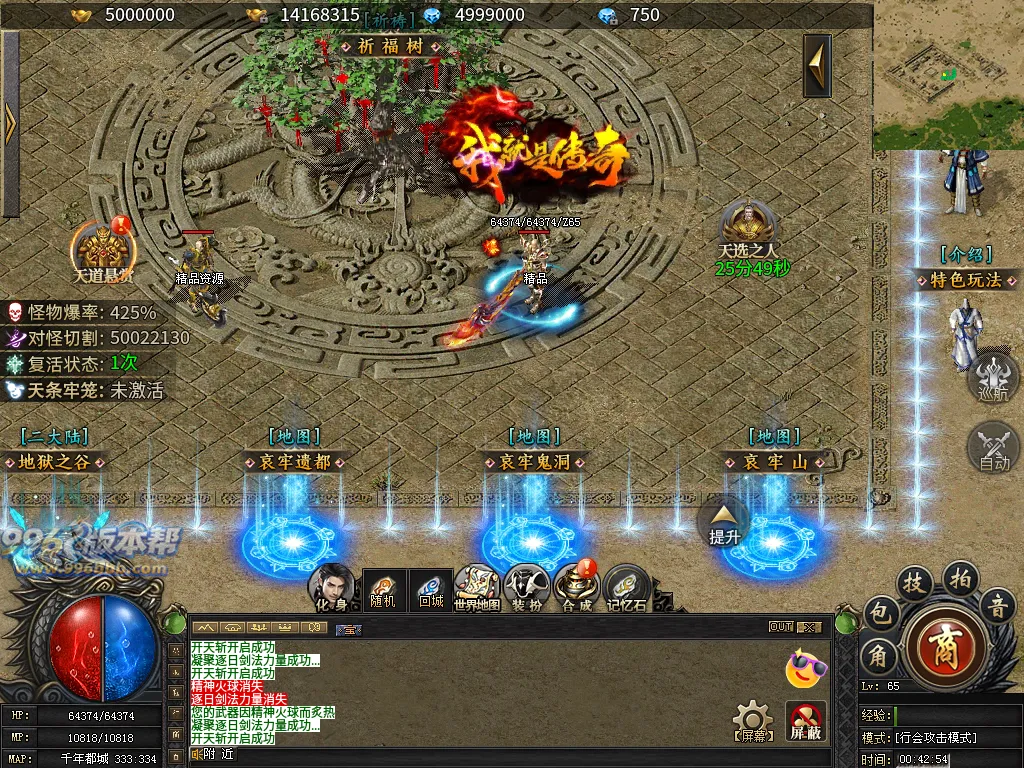Open the 屏幕 screen settings gear
This screenshot has width=1024, height=768.
(752, 720)
